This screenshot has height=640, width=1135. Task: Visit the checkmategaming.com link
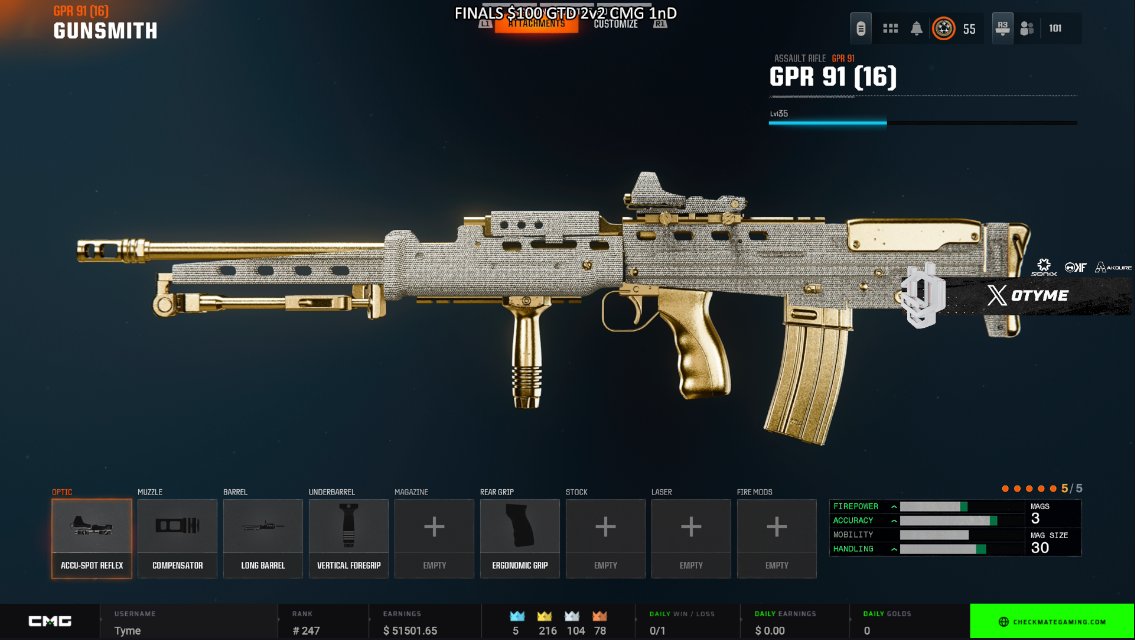pyautogui.click(x=1052, y=622)
